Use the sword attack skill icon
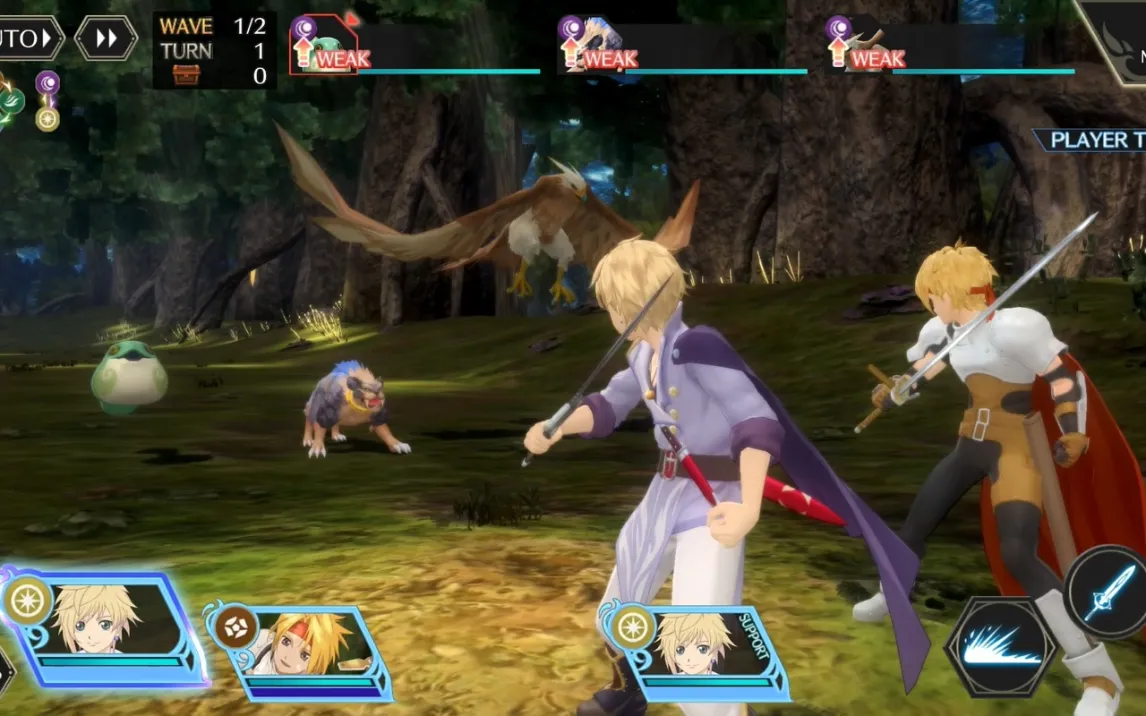This screenshot has width=1146, height=716. (x=1108, y=593)
